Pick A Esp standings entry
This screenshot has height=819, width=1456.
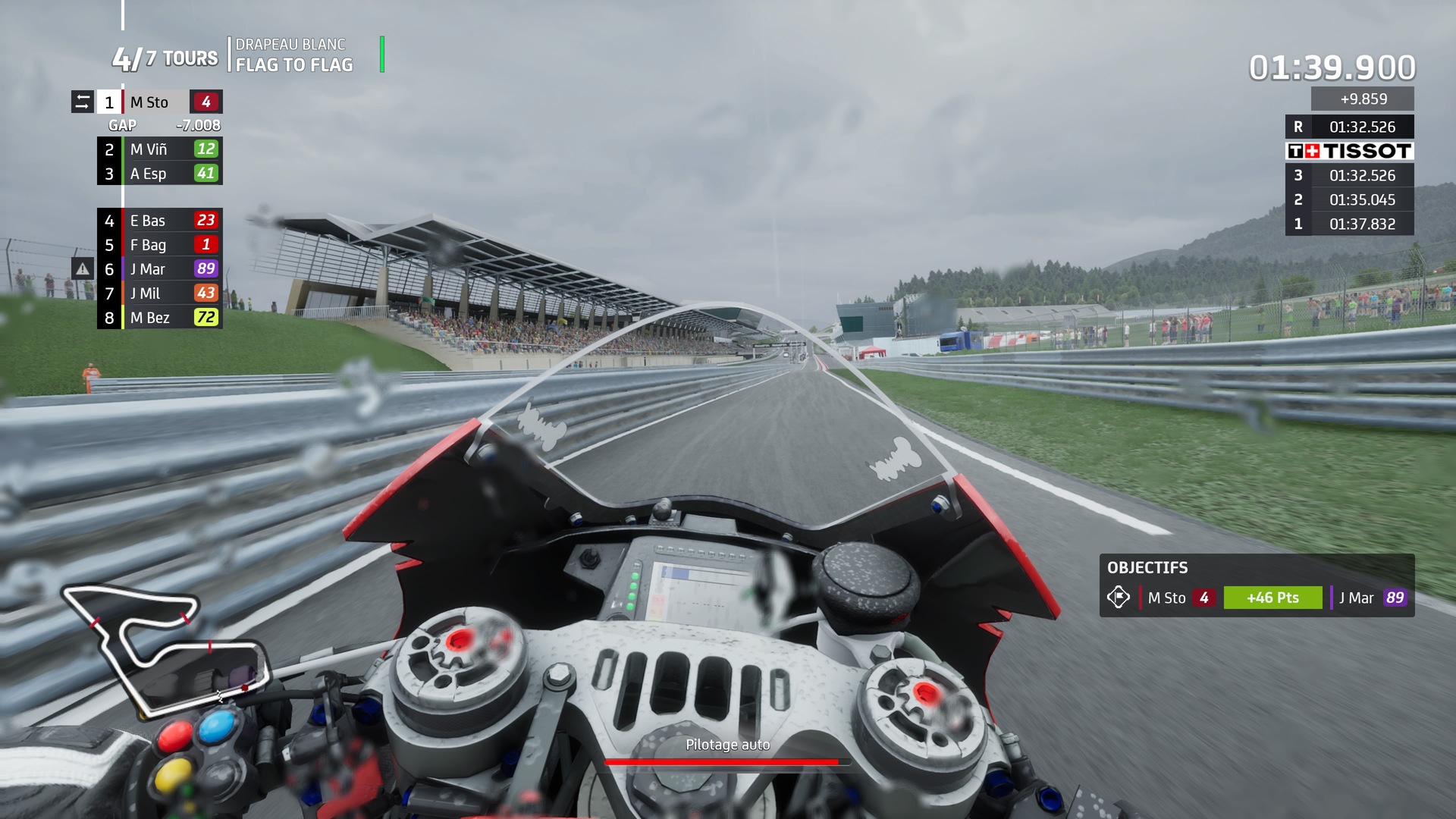159,174
